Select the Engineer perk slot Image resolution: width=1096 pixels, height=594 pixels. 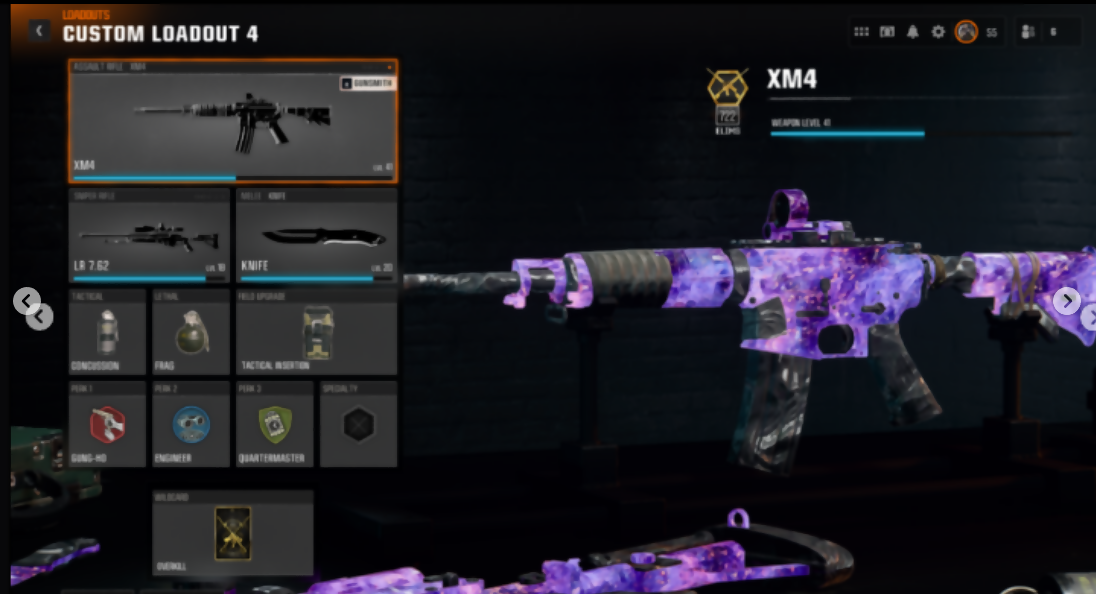point(191,424)
